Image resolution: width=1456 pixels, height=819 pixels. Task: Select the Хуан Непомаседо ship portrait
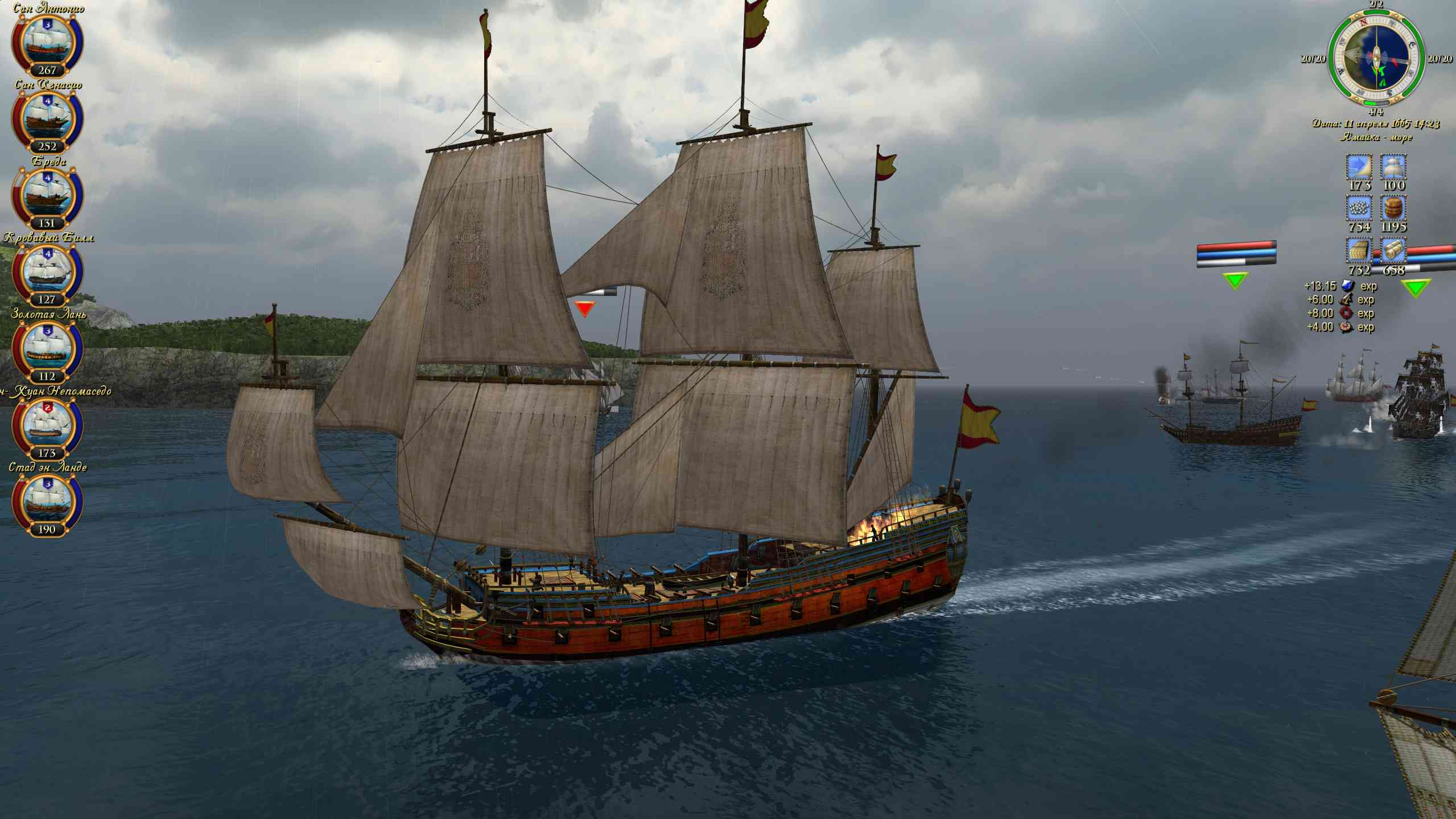47,426
